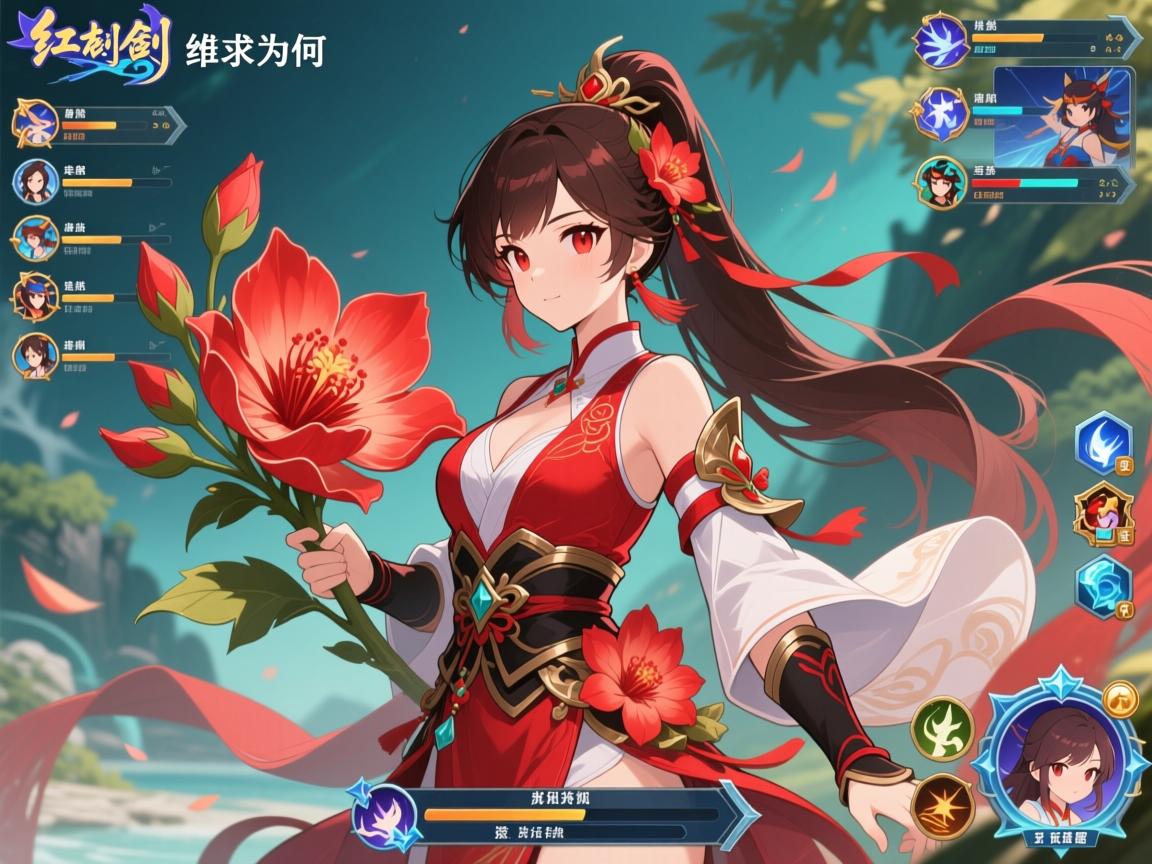Activate the cyan crystal hexagon skill
Image resolution: width=1152 pixels, height=864 pixels.
[x=1103, y=586]
